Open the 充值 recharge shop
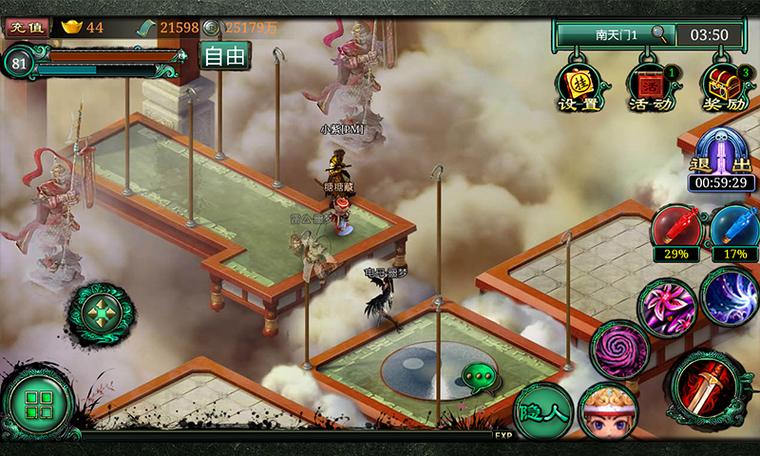Screen dimensions: 760x456 27,27
